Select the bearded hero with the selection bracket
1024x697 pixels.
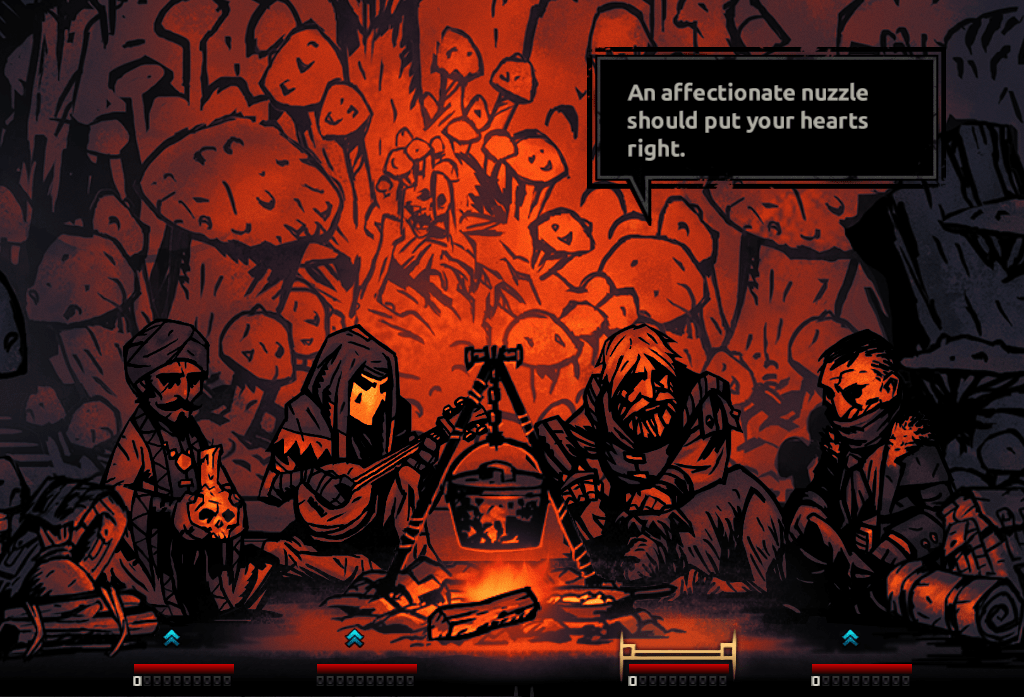652,440
